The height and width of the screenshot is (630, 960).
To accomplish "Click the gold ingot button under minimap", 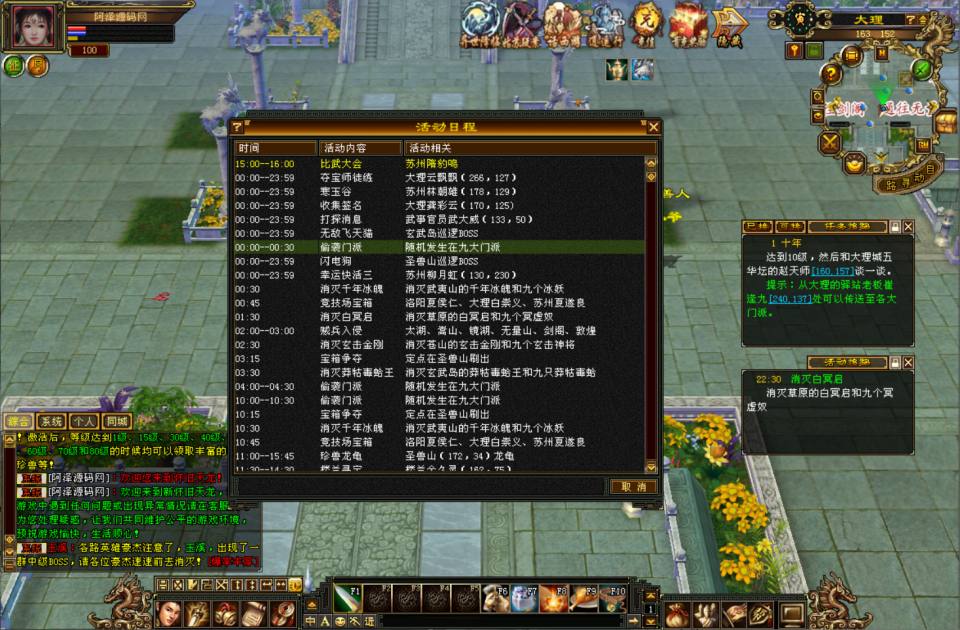I will [855, 163].
